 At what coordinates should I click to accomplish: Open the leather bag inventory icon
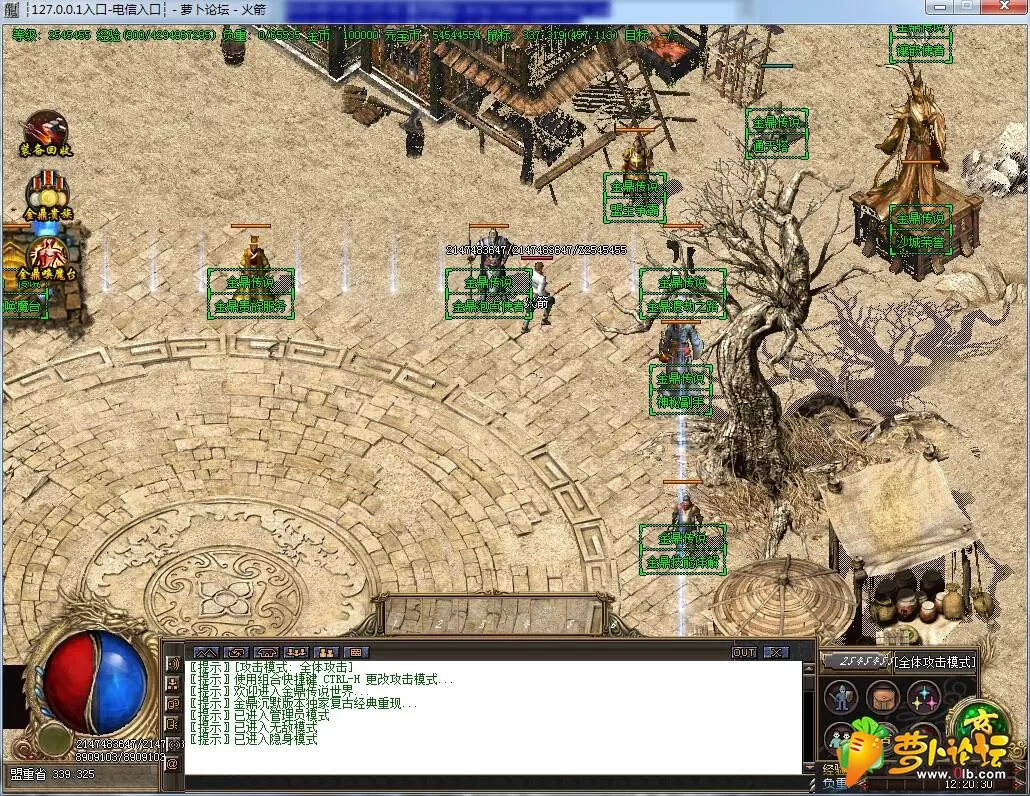click(883, 696)
